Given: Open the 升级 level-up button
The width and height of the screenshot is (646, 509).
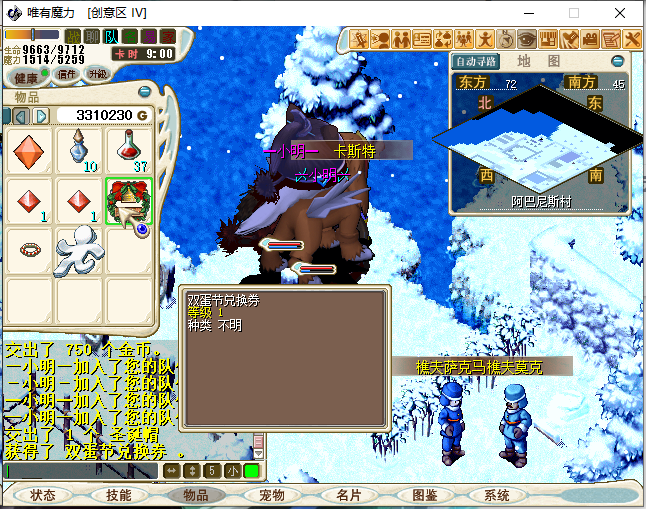Looking at the screenshot, I should pos(98,74).
